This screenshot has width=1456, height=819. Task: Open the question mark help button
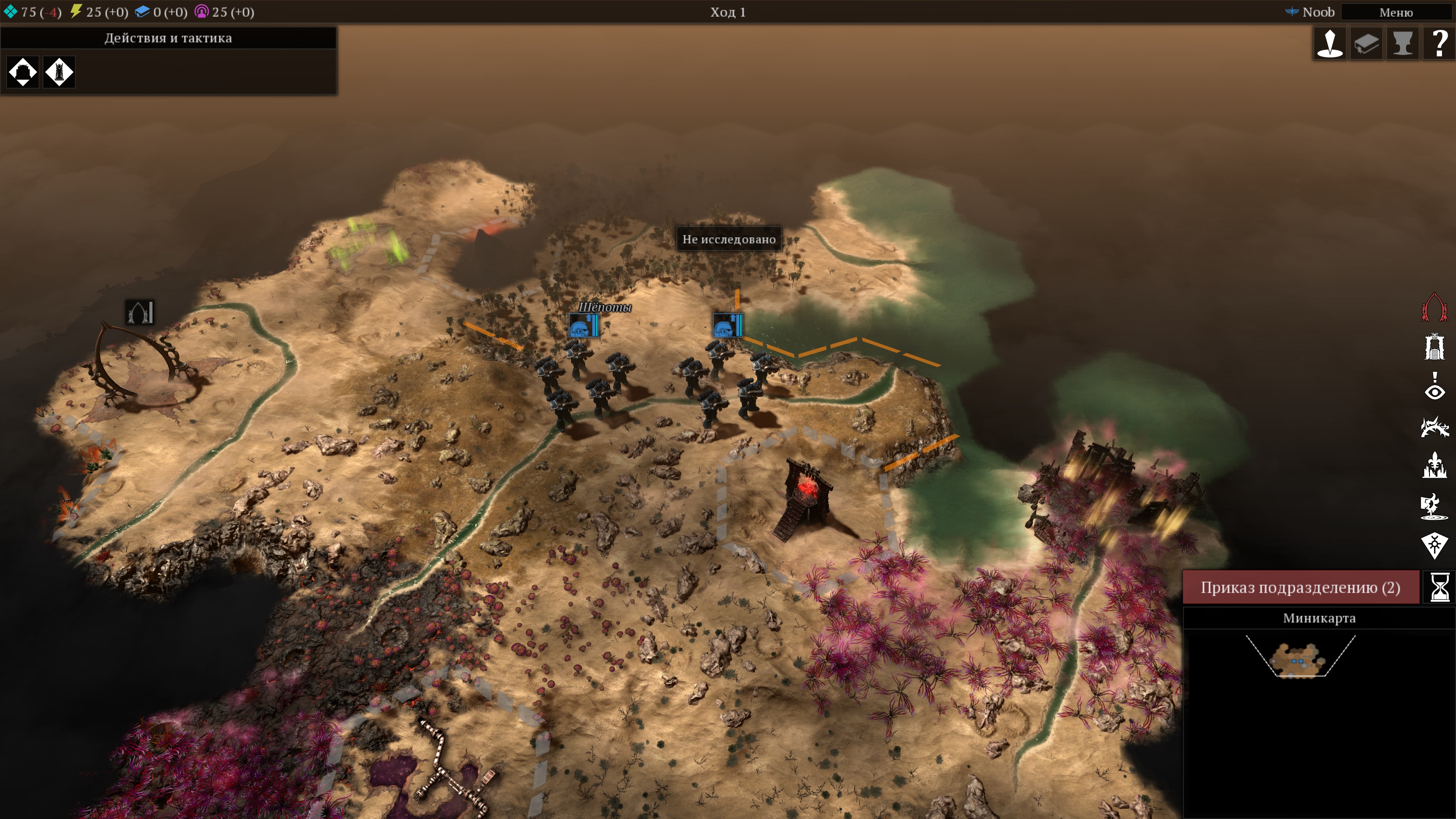point(1439,44)
